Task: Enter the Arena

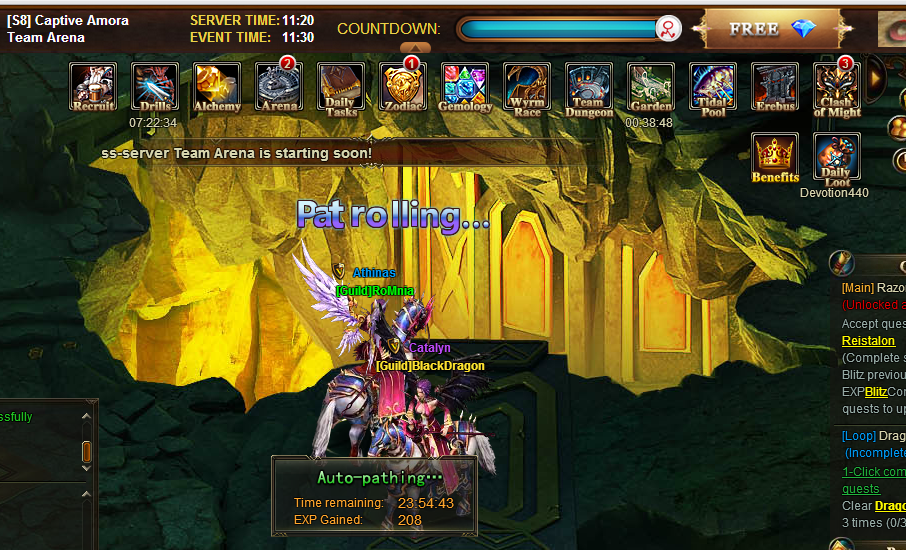Action: pos(279,86)
